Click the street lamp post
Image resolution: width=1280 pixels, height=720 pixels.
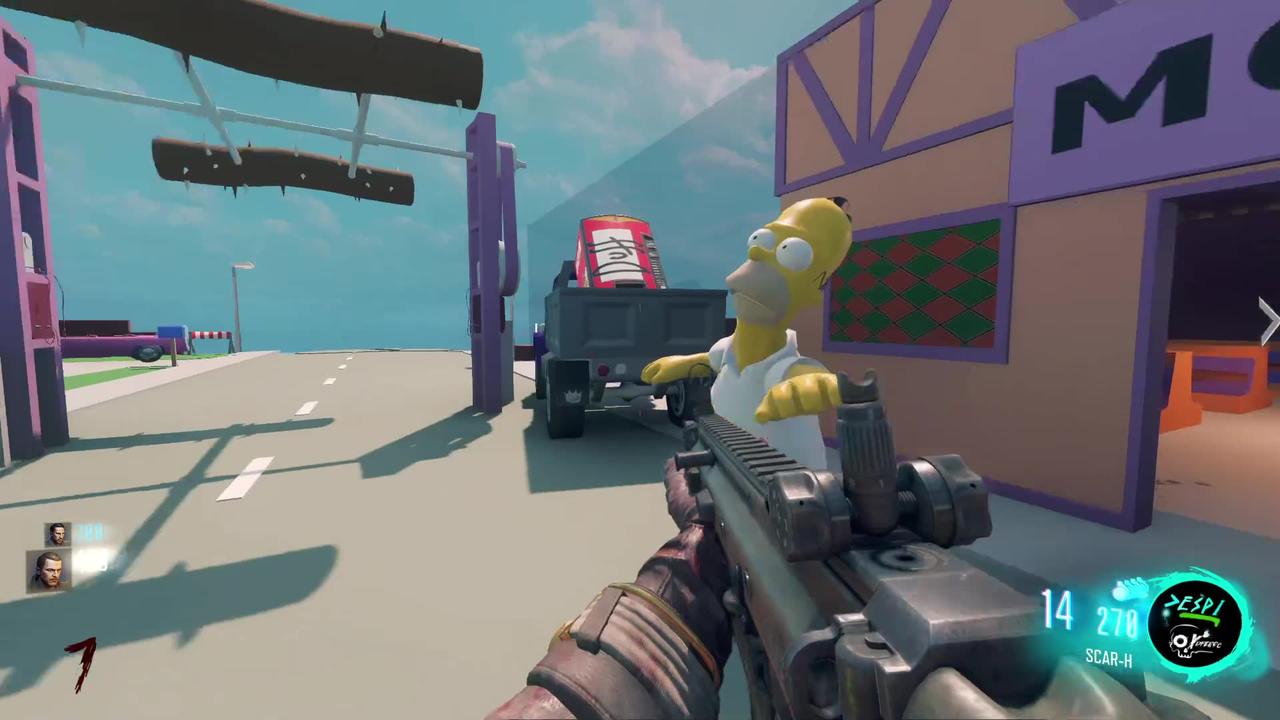238,300
